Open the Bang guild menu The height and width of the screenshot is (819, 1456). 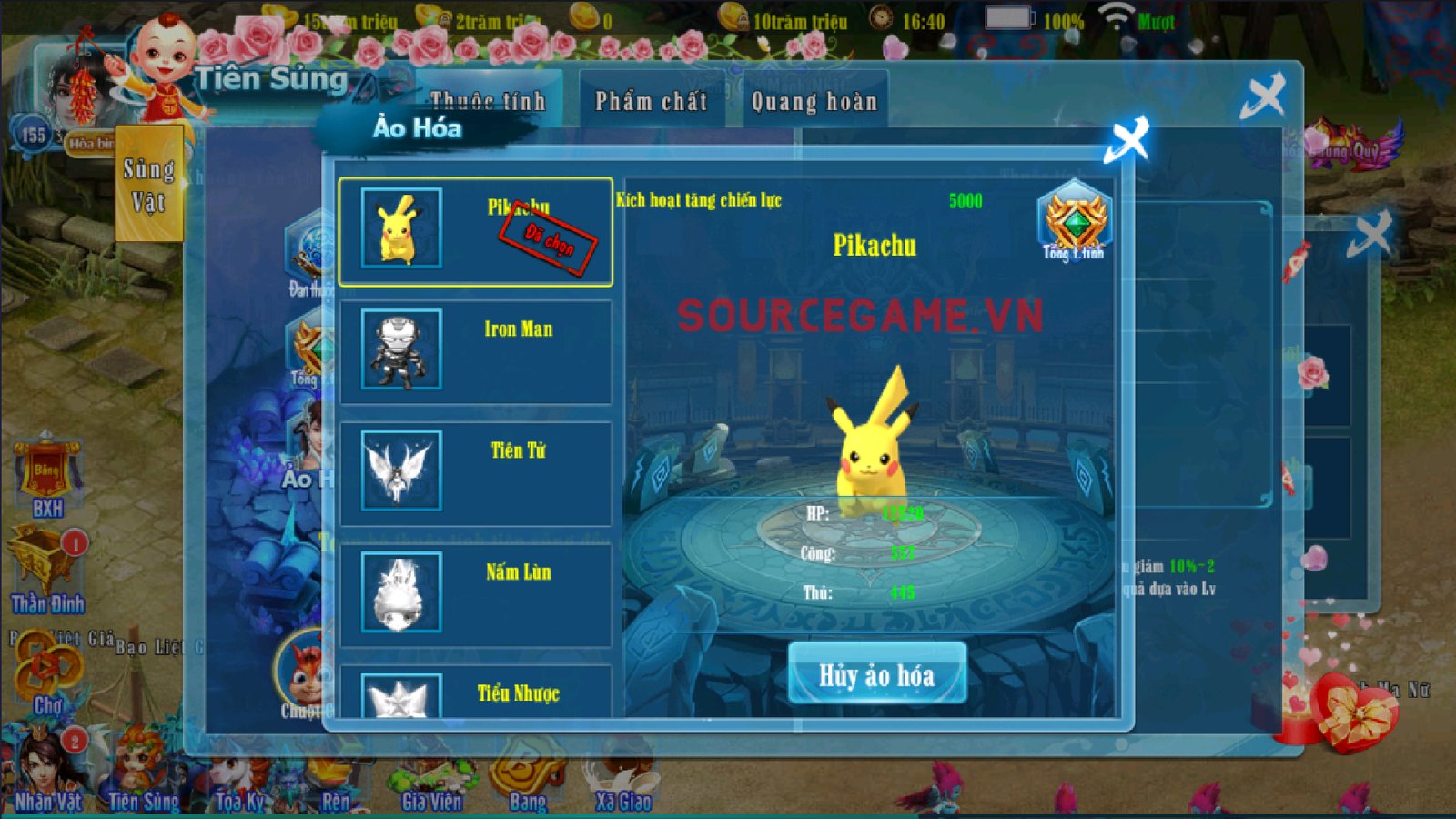point(528,781)
